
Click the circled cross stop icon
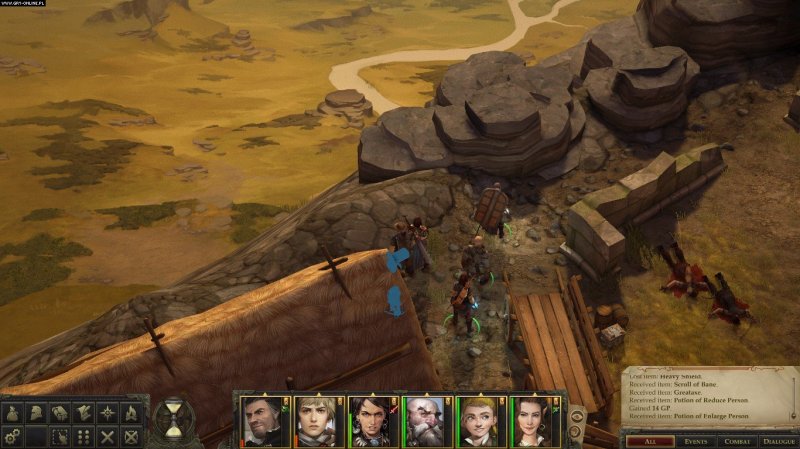pyautogui.click(x=130, y=436)
